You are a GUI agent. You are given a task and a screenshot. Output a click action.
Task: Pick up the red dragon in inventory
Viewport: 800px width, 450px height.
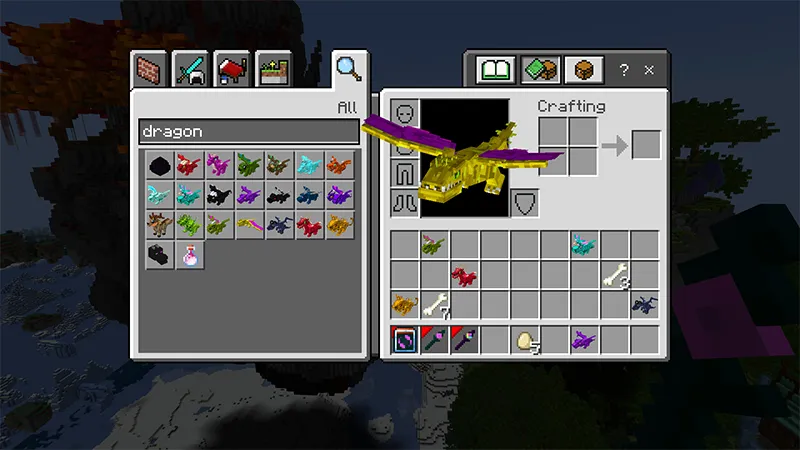click(x=464, y=274)
